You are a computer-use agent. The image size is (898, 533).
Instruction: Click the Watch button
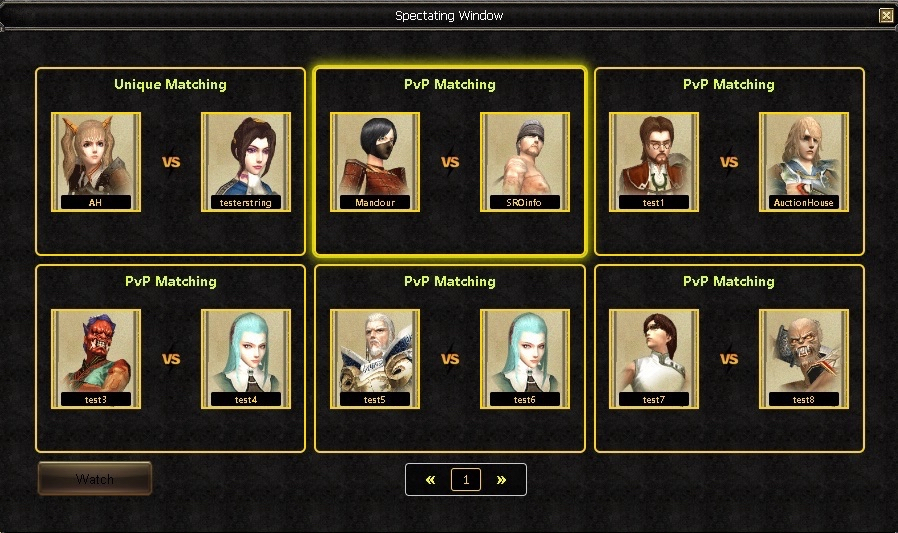click(x=95, y=479)
